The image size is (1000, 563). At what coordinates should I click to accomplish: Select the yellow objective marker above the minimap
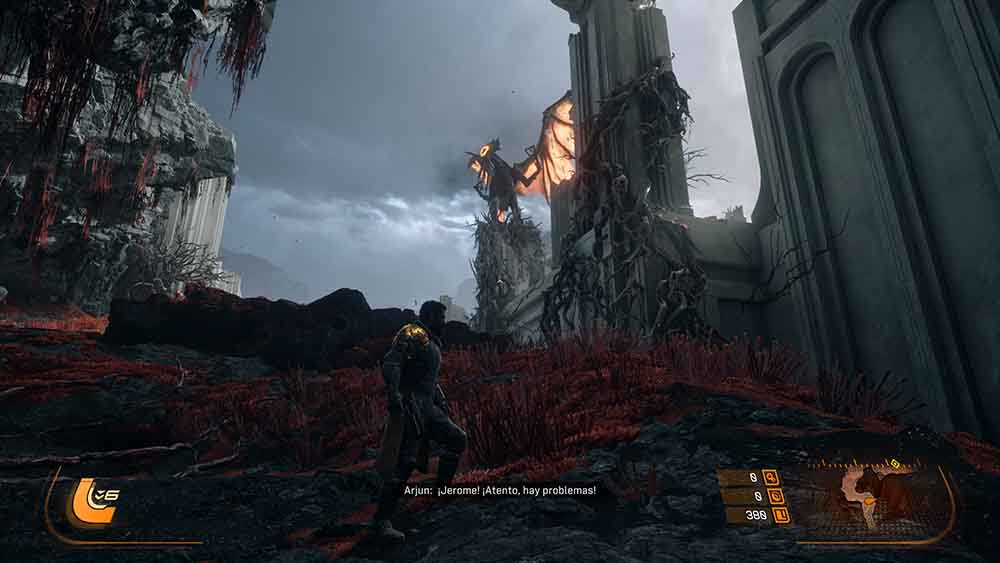tap(895, 463)
